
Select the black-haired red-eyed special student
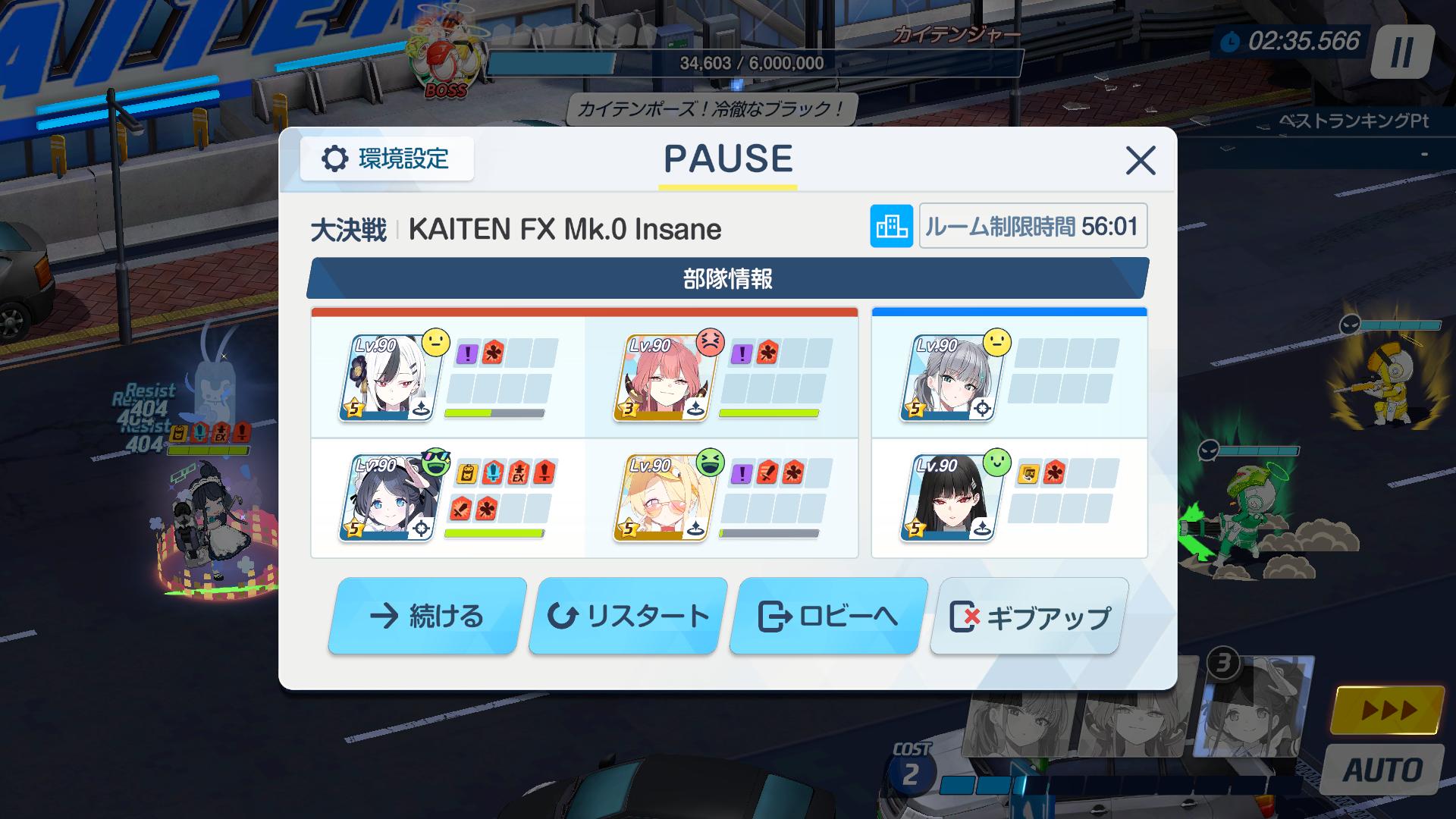point(949,497)
